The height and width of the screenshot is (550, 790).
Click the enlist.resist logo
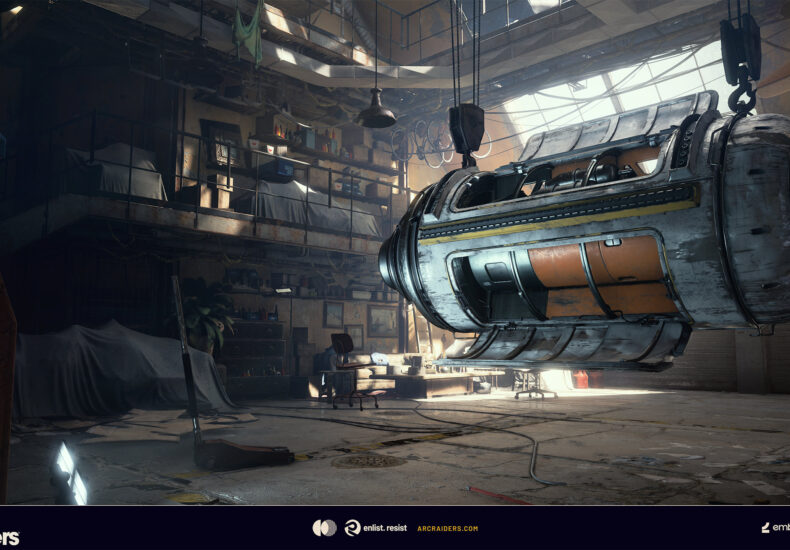pyautogui.click(x=374, y=528)
